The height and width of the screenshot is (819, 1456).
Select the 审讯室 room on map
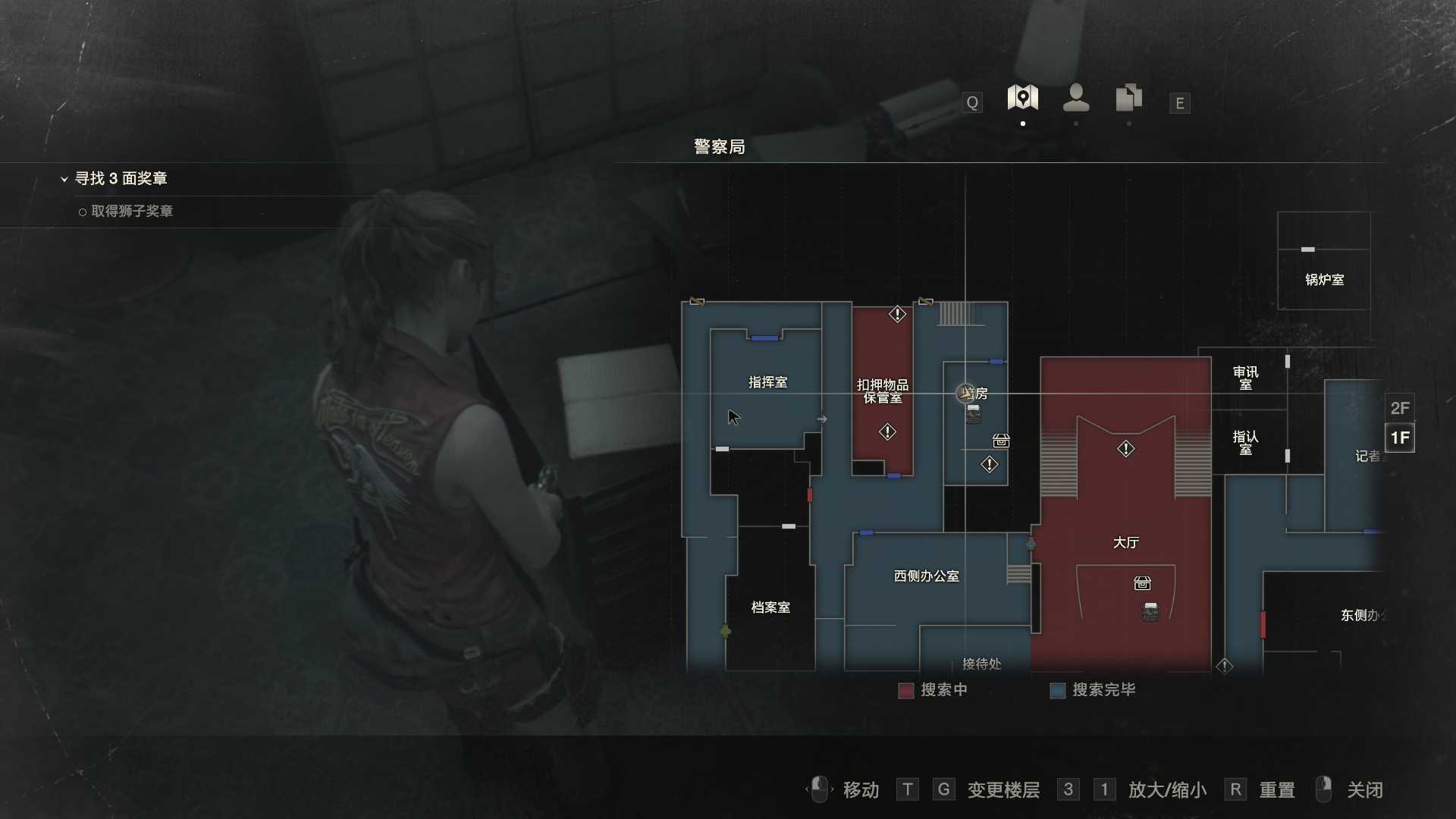(1245, 378)
